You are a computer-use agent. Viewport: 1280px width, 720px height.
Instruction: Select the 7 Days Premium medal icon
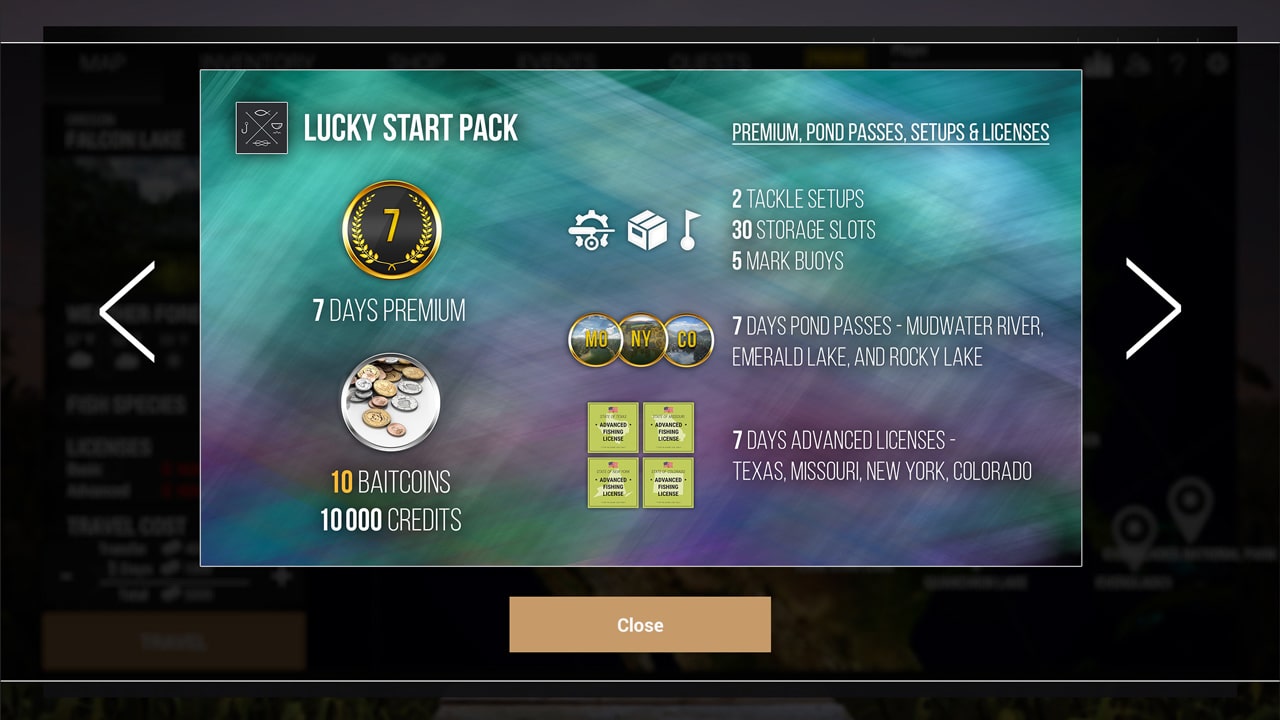tap(392, 230)
